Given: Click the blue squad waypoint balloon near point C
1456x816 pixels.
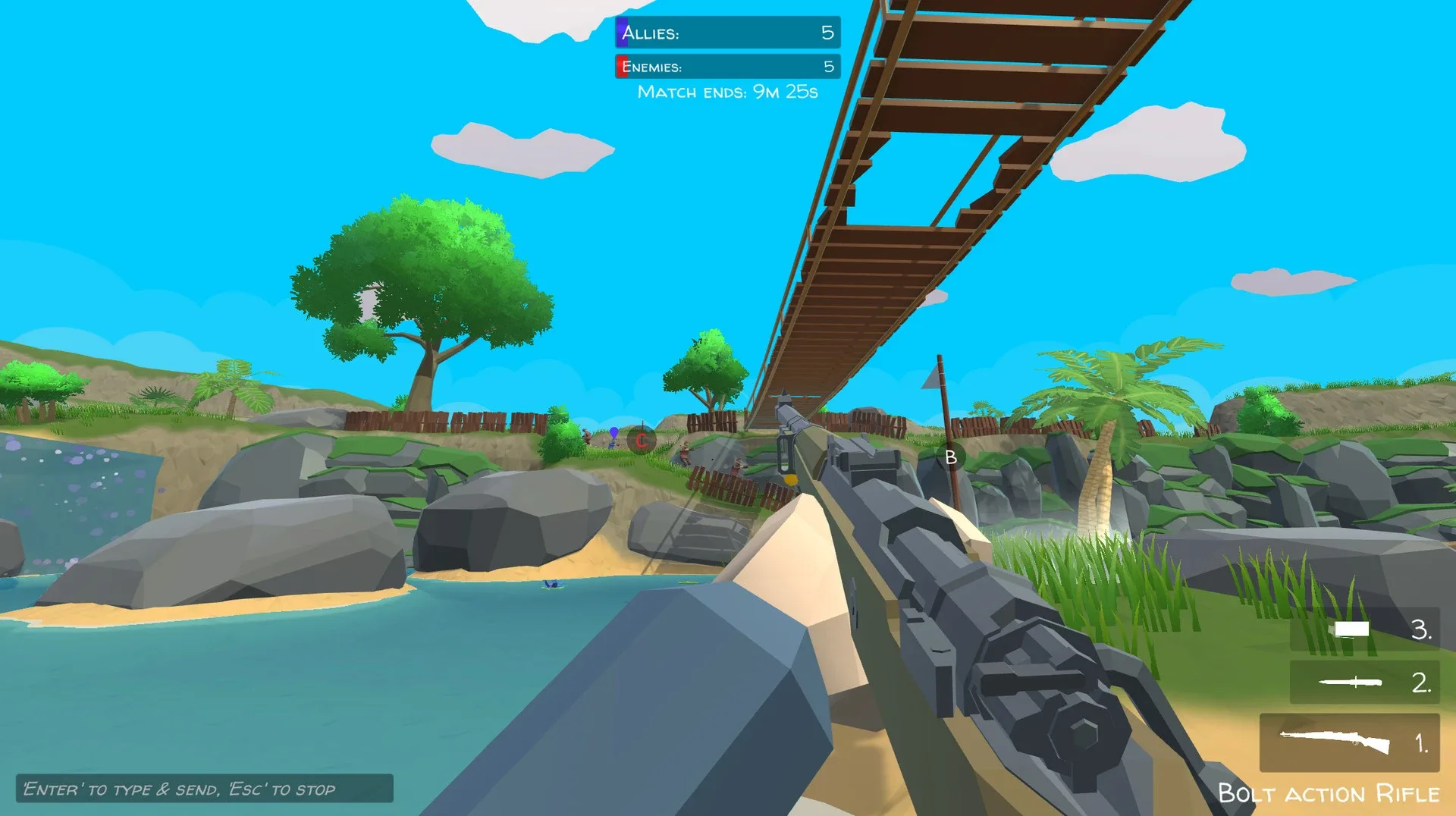Looking at the screenshot, I should 613,434.
